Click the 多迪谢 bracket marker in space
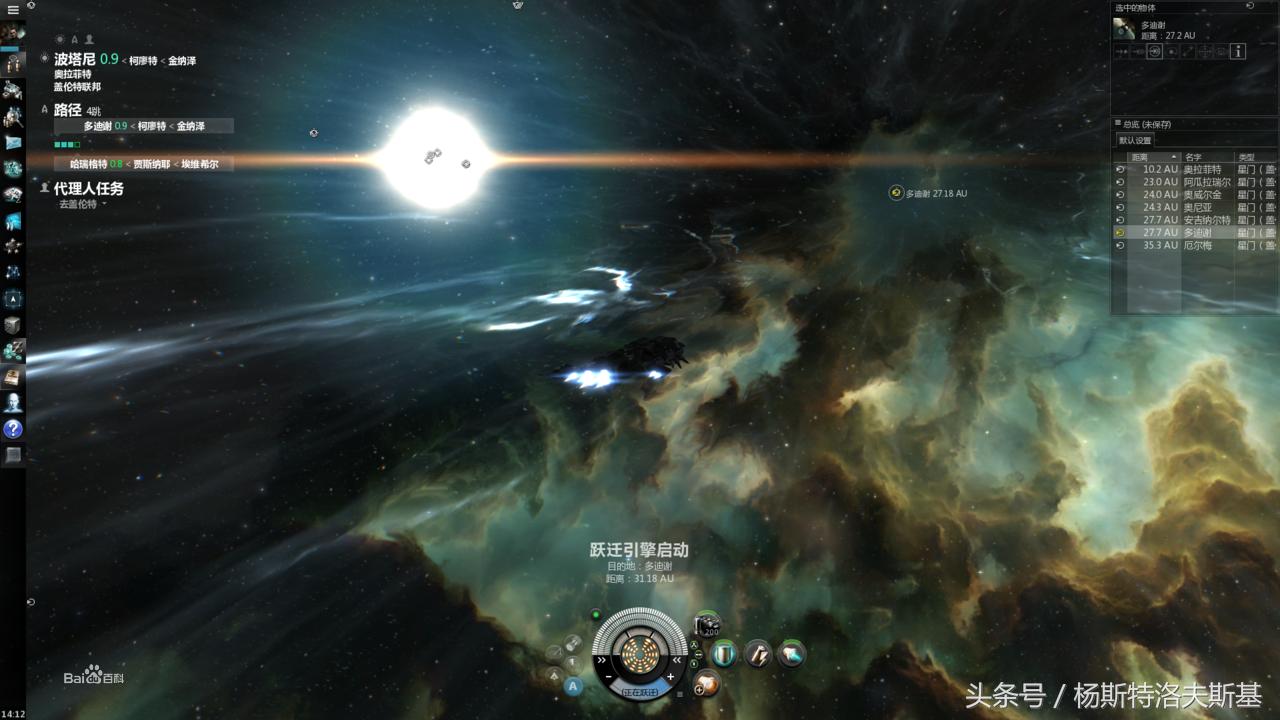 pyautogui.click(x=896, y=193)
